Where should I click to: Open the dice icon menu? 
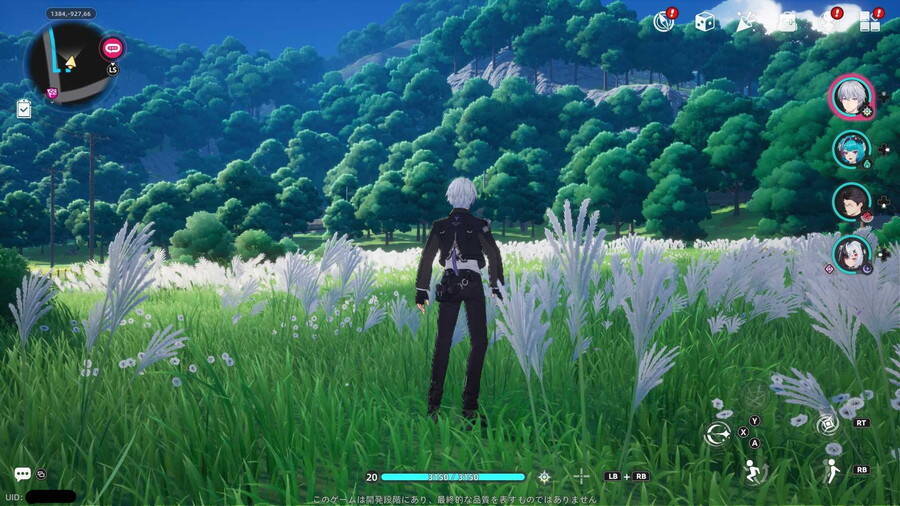point(705,21)
